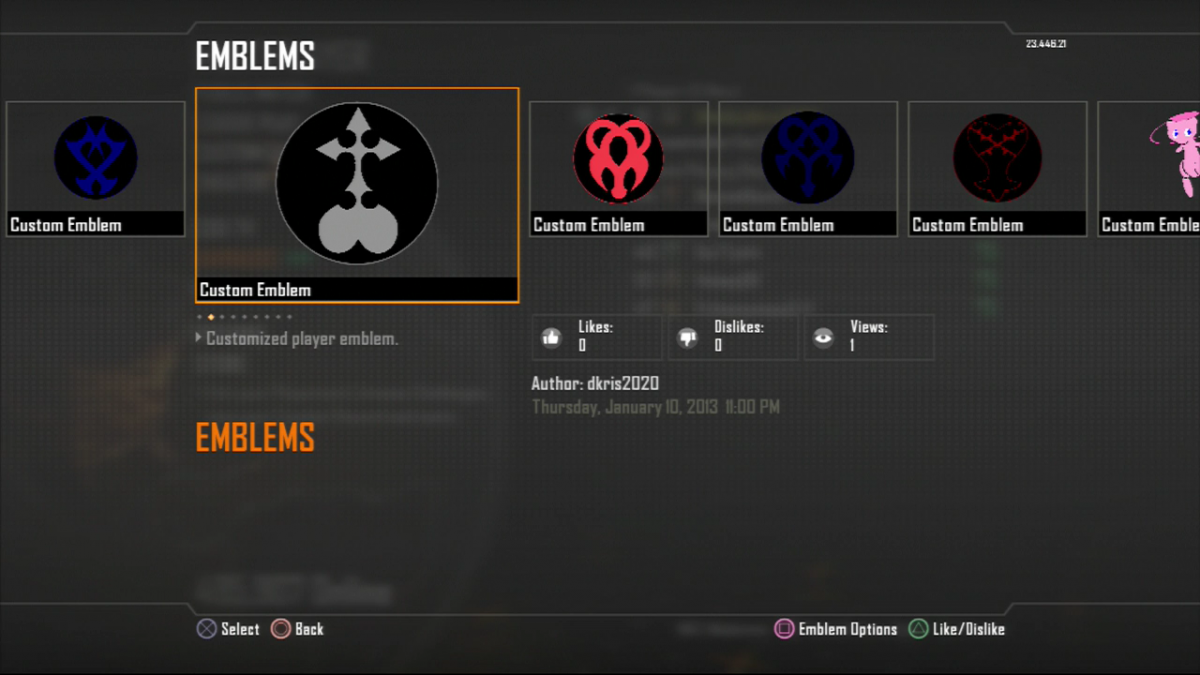Select the dark blue heart emblem
1200x675 pixels.
coord(807,159)
